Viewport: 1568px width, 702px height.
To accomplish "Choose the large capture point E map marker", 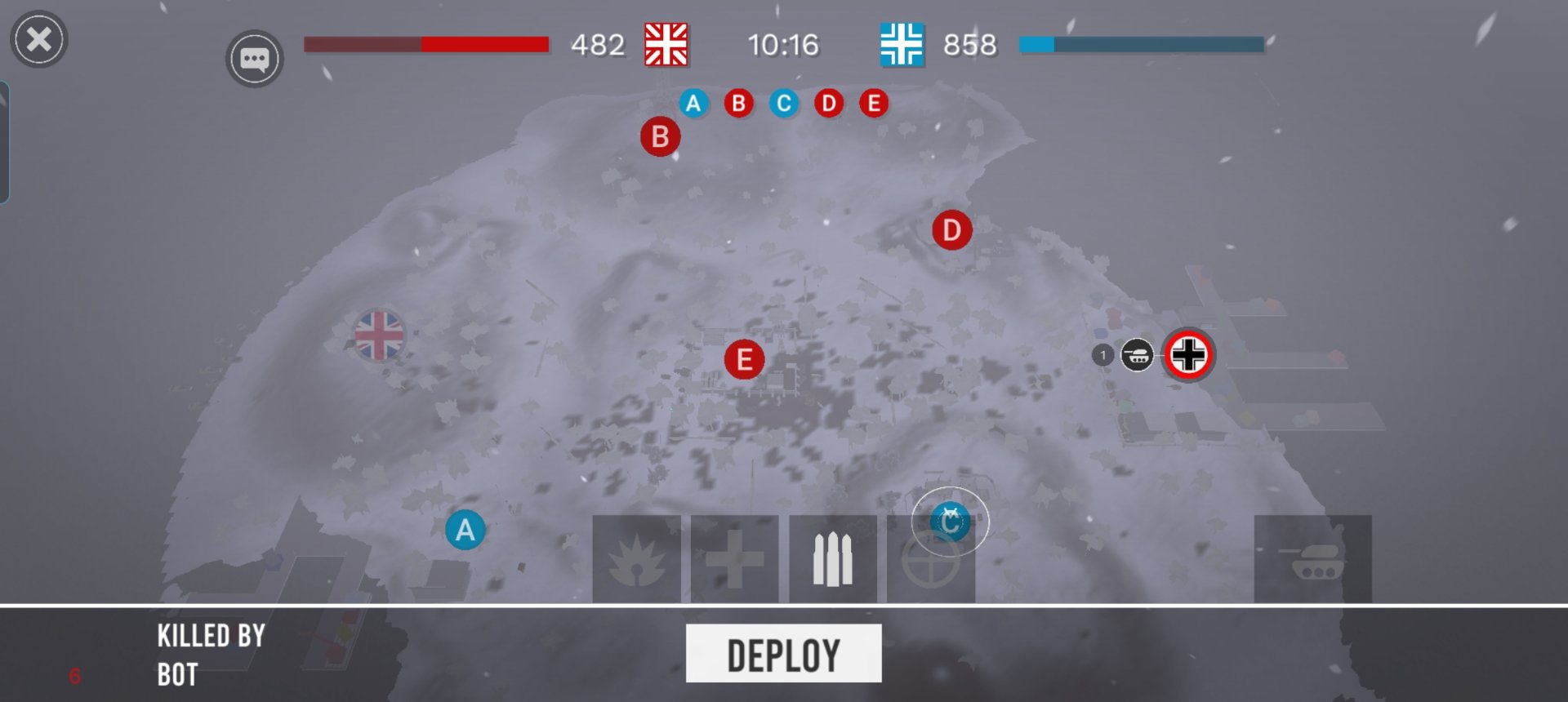I will (x=744, y=360).
